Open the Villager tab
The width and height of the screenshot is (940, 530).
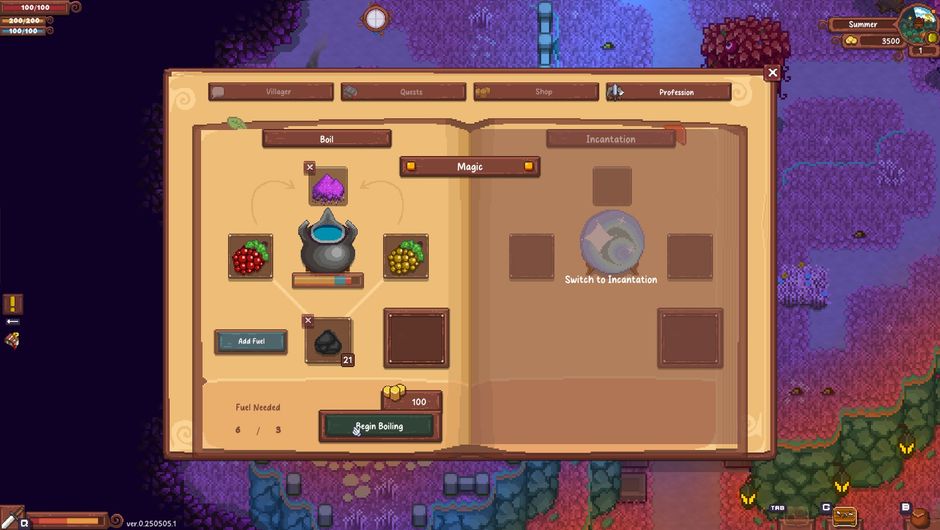271,92
